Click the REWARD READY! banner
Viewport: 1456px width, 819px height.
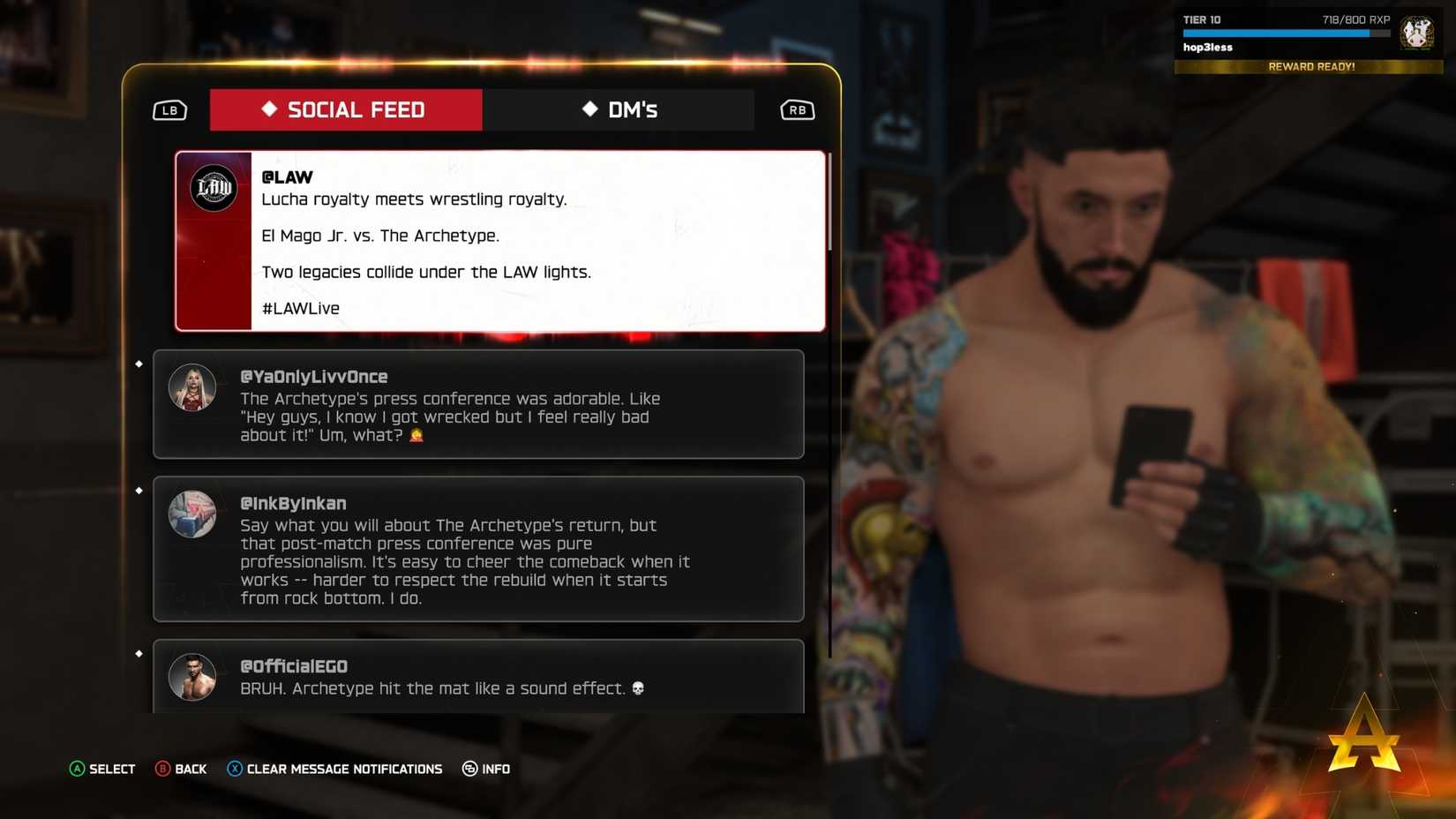[1310, 66]
